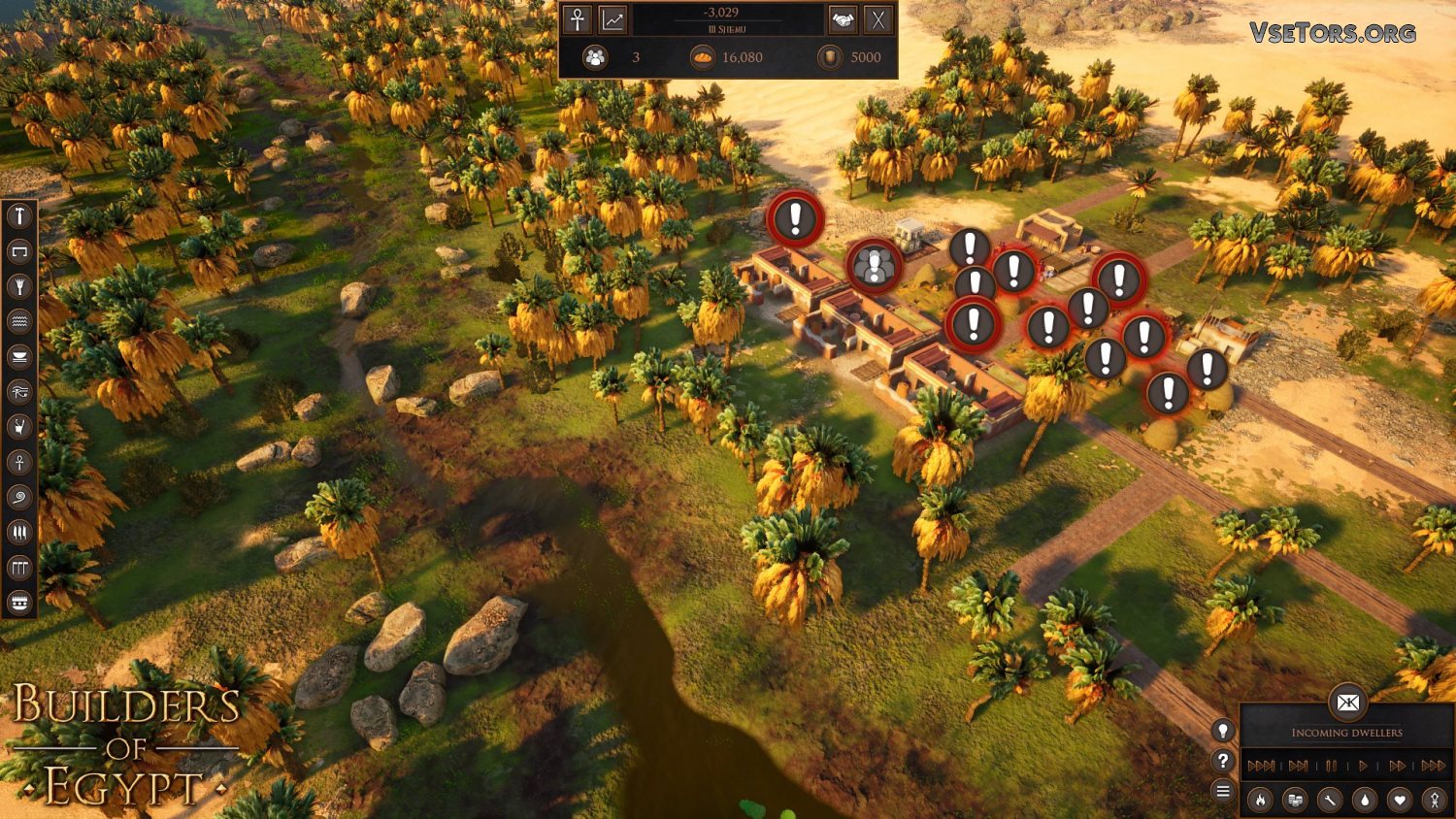
Task: Click the crossed swords military button
Action: [x=878, y=19]
